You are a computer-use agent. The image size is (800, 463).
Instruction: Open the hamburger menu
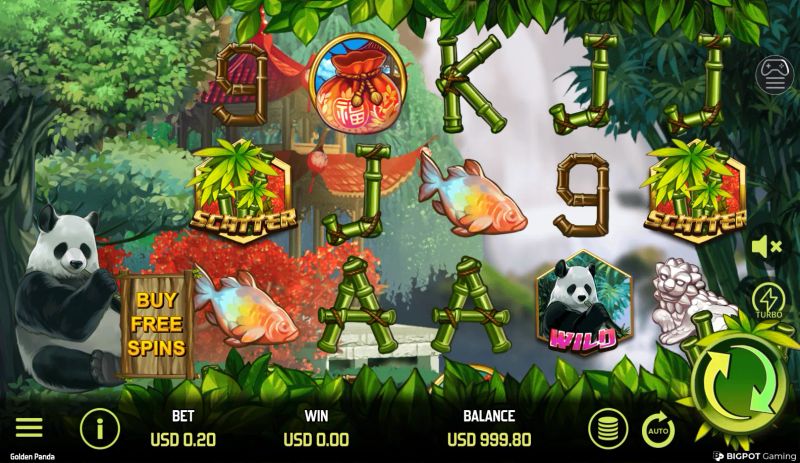[x=29, y=428]
